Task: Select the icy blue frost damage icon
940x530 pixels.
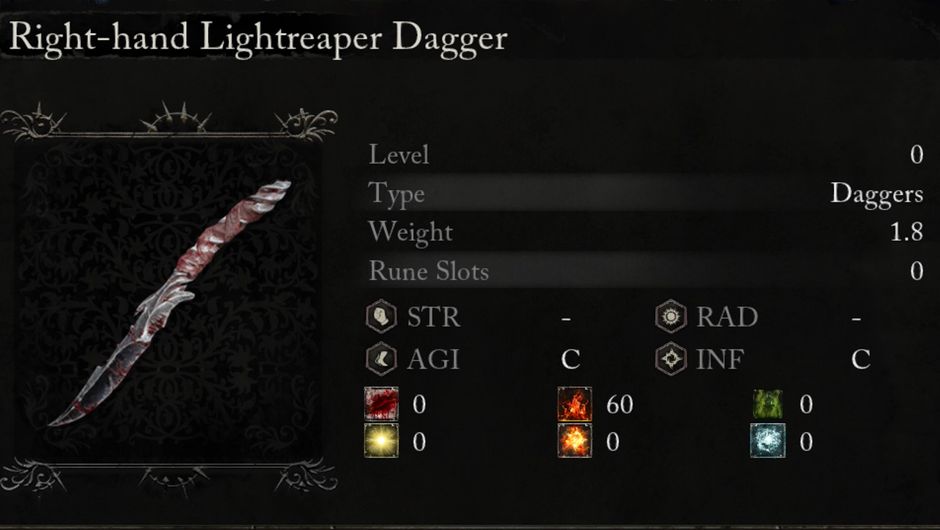Action: [x=768, y=441]
